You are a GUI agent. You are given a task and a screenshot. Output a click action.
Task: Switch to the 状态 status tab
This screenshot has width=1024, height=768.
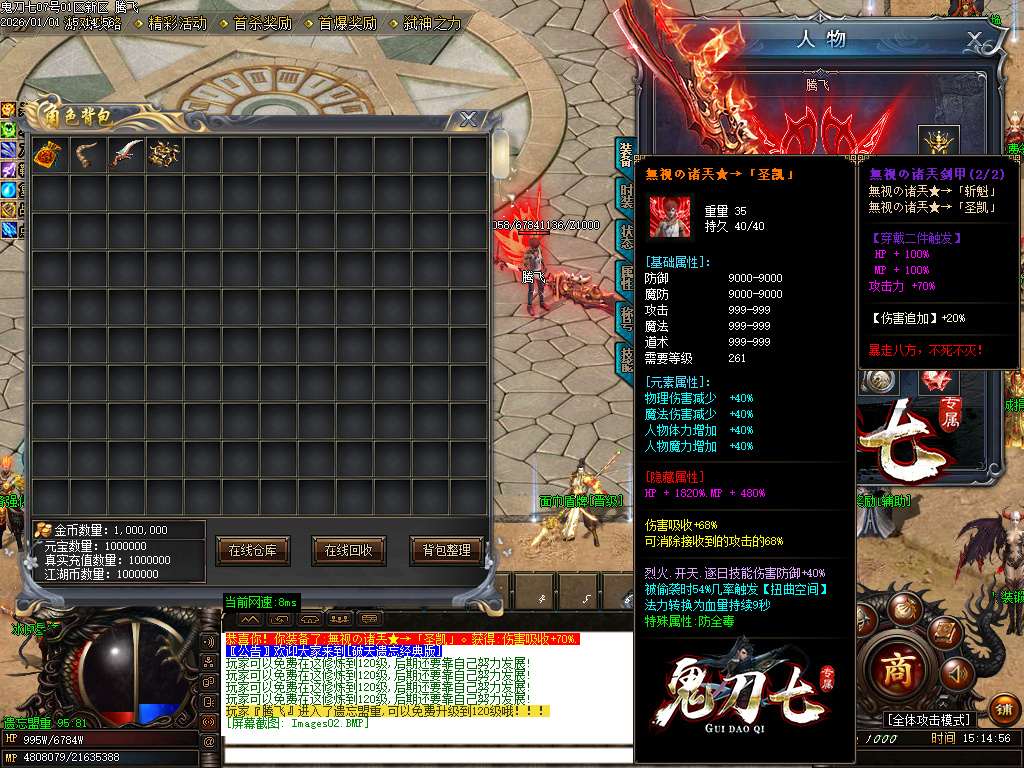tap(626, 236)
